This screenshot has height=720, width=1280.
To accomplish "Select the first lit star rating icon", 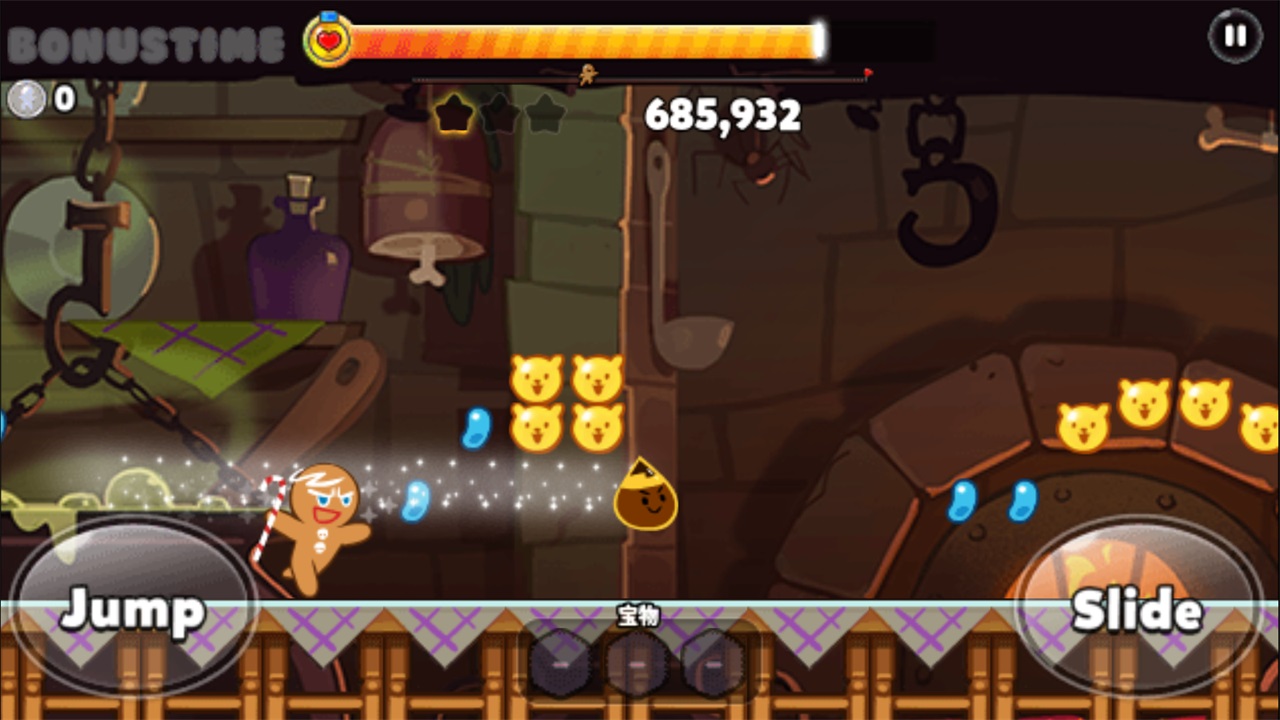I will pos(455,115).
